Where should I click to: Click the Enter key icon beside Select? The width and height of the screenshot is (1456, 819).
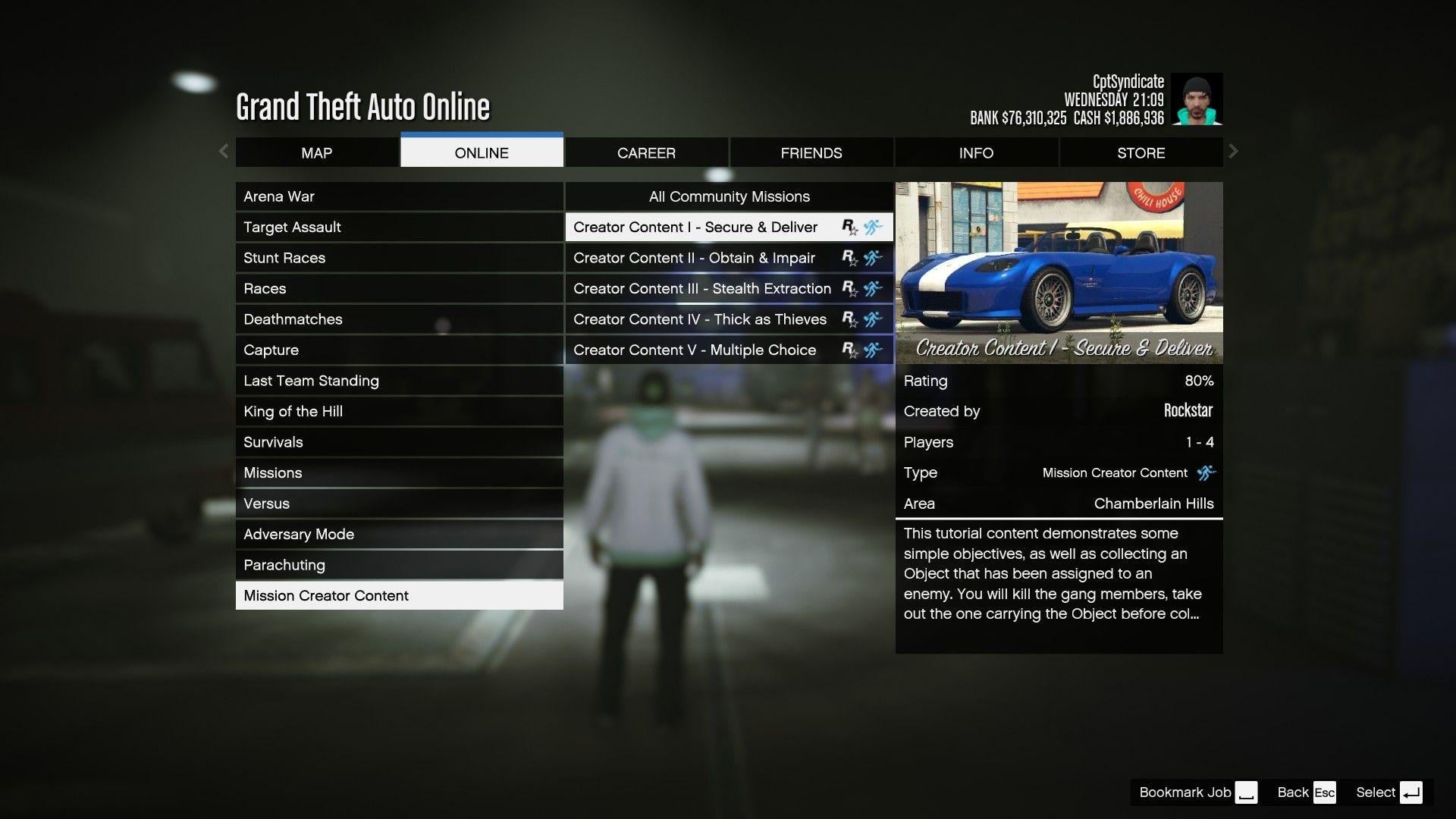pyautogui.click(x=1412, y=792)
